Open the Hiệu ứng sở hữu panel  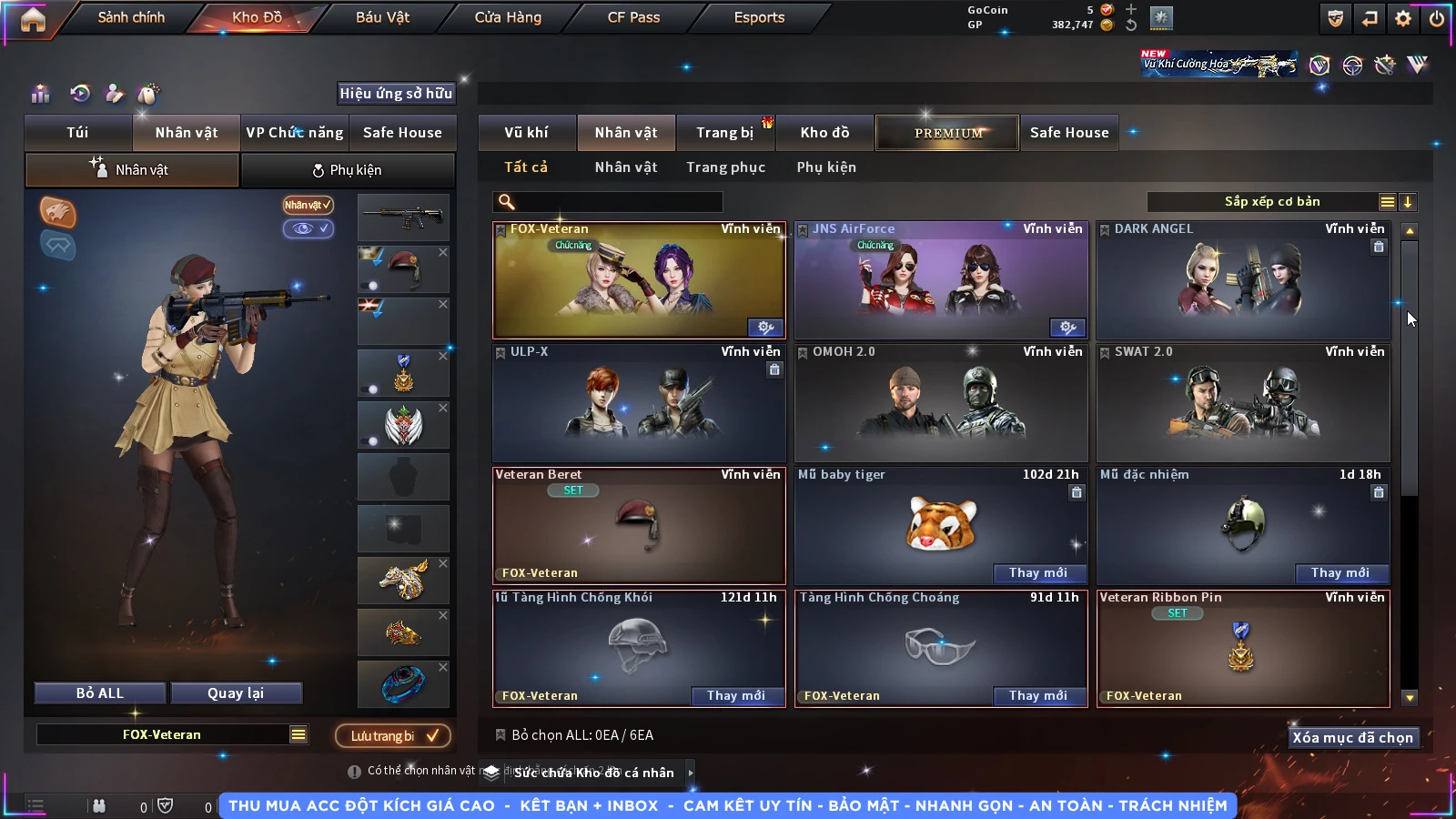click(396, 94)
